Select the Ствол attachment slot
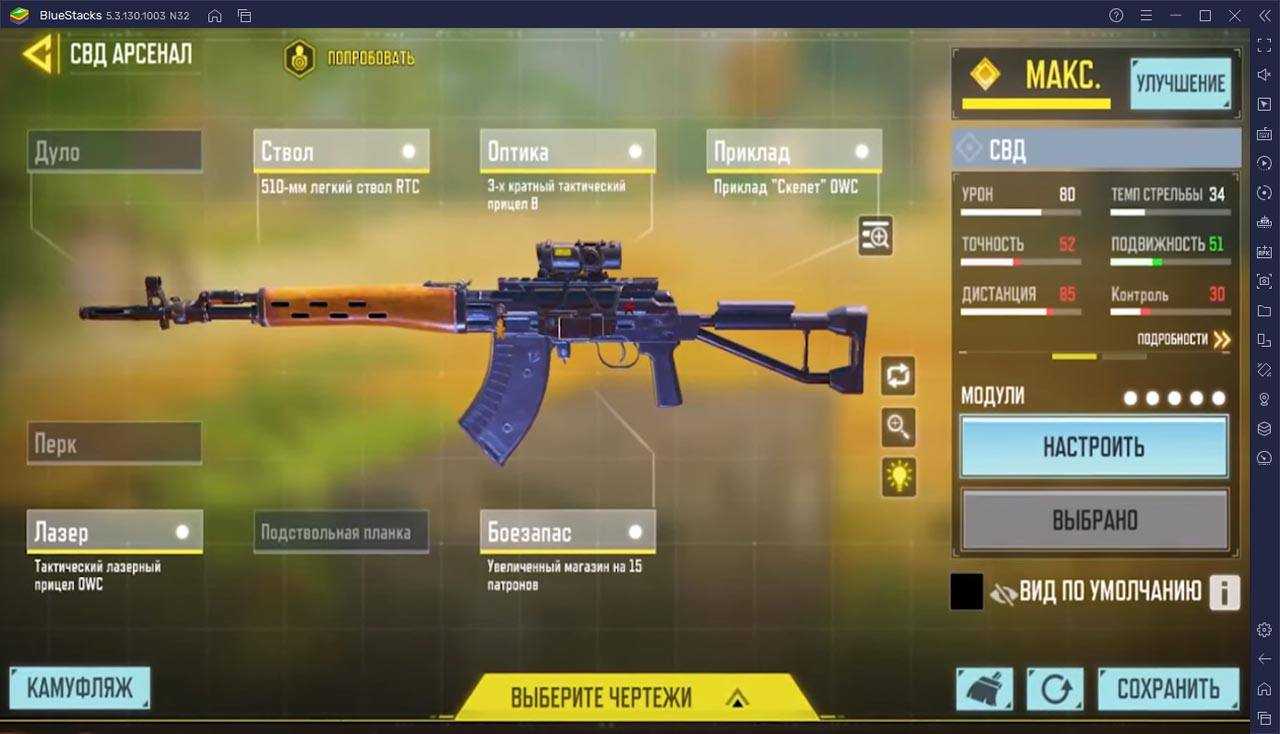1280x734 pixels. coord(341,152)
